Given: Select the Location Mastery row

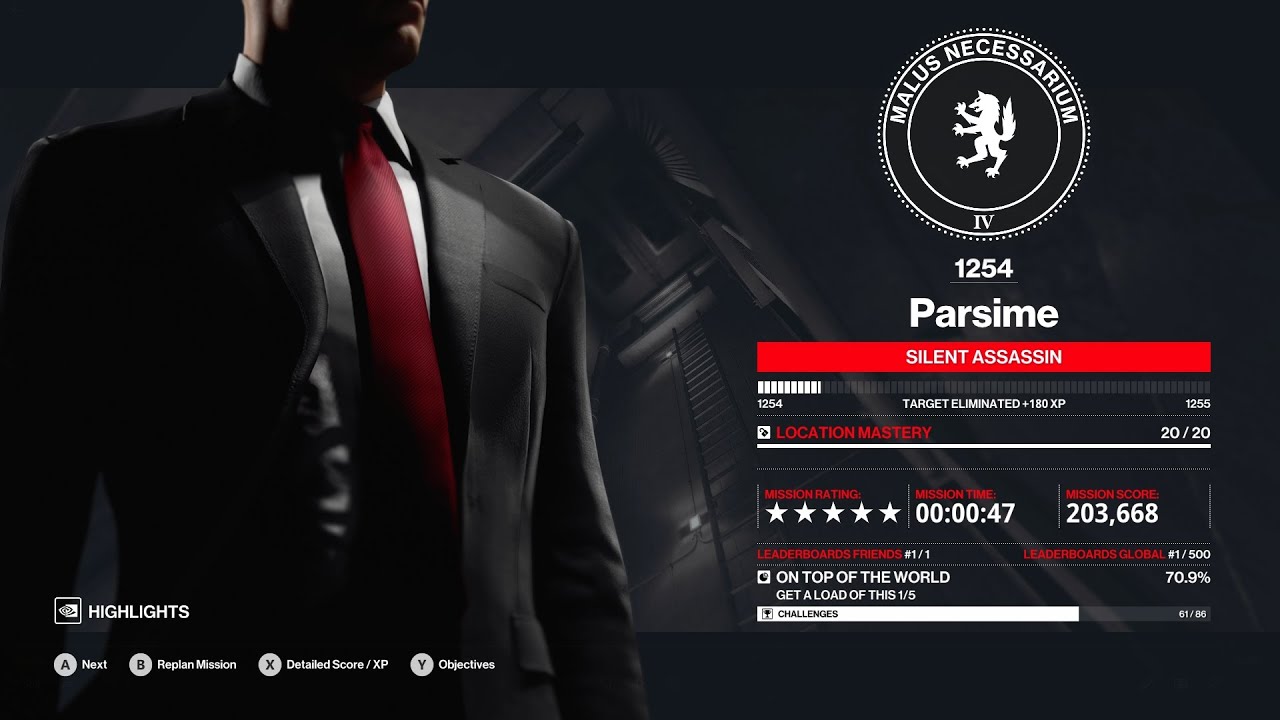Looking at the screenshot, I should (x=983, y=433).
